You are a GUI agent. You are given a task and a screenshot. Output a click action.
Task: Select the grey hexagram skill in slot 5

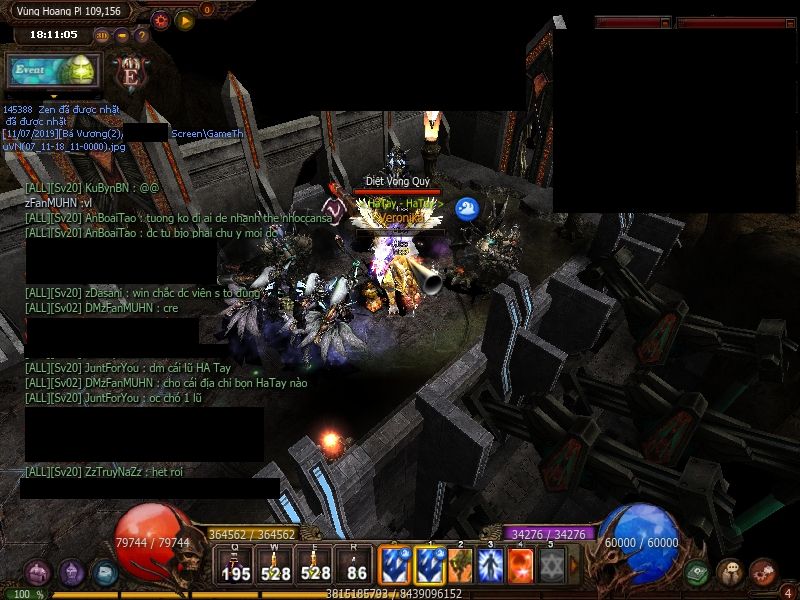[551, 565]
